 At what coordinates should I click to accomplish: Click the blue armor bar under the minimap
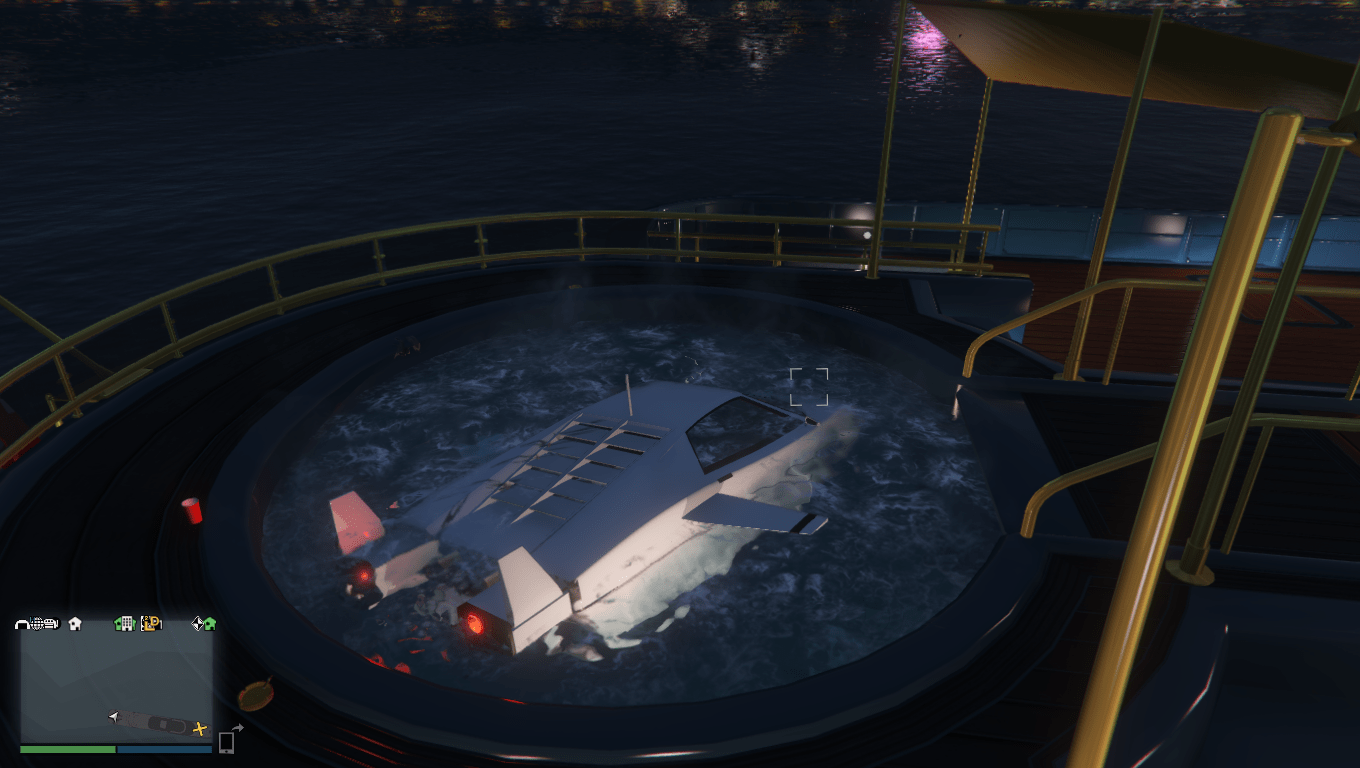tap(164, 750)
